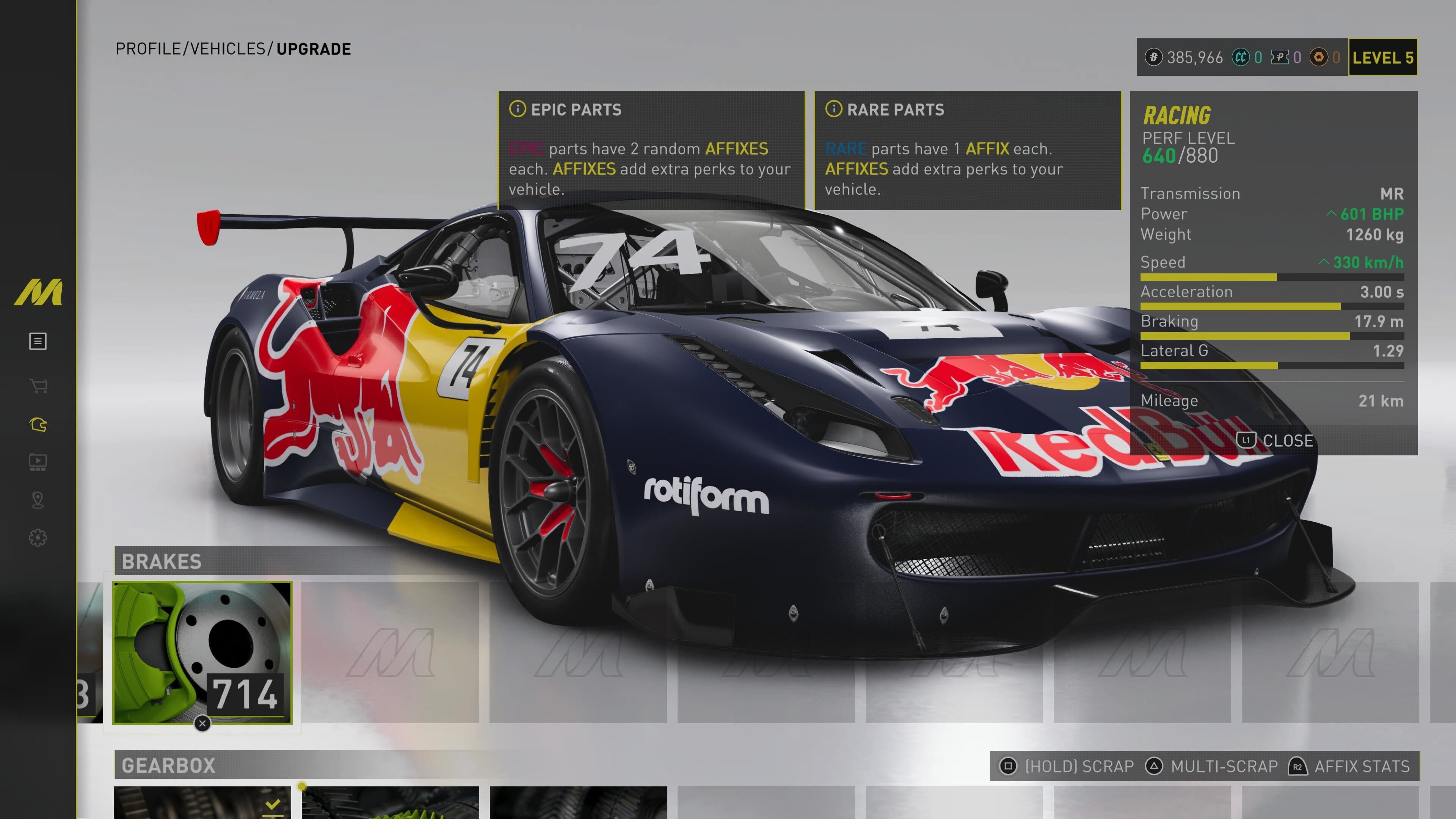Close the Racing performance stats panel
The image size is (1456, 819).
point(1275,440)
